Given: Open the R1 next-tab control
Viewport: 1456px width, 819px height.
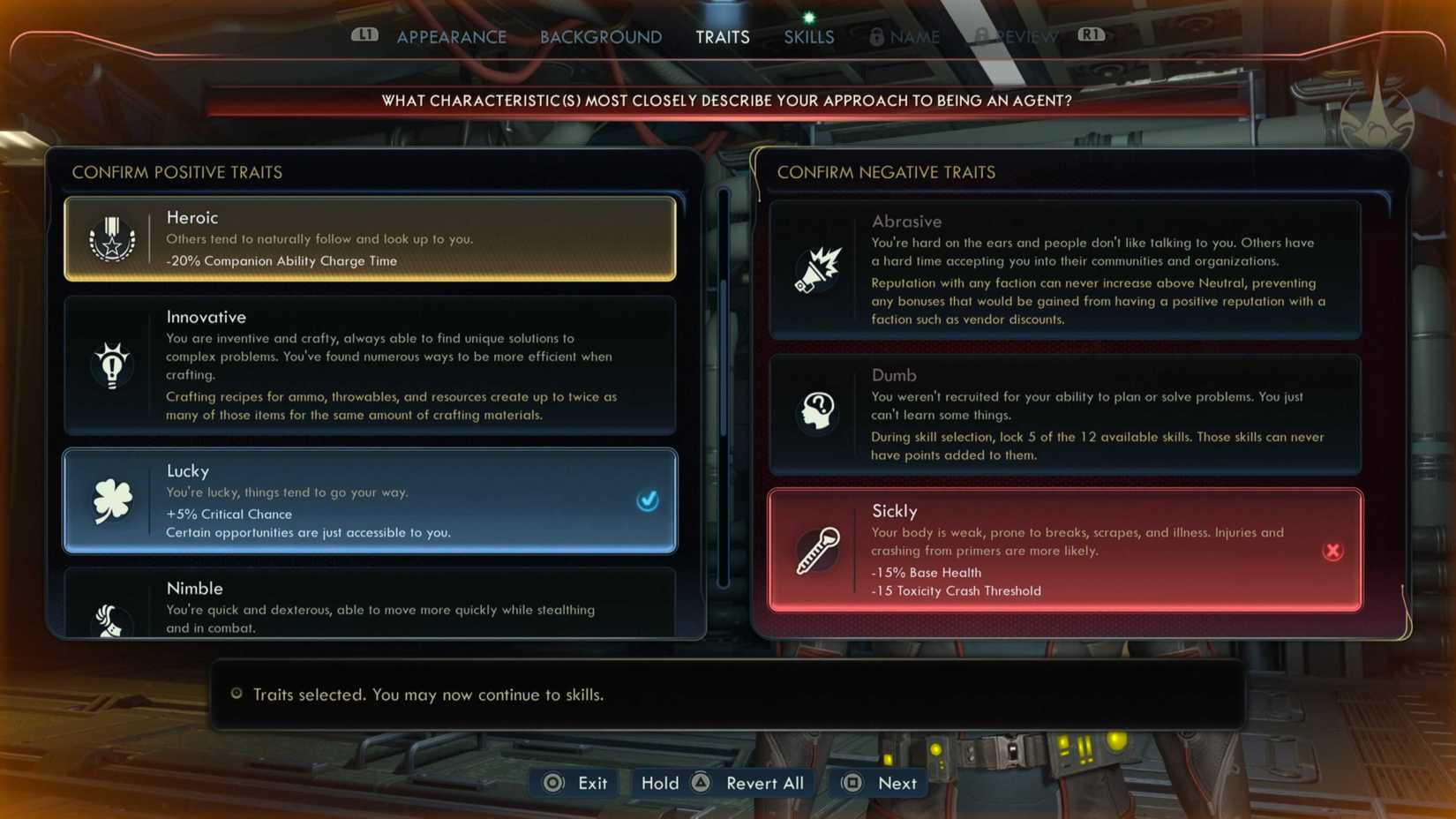Looking at the screenshot, I should coord(1091,36).
